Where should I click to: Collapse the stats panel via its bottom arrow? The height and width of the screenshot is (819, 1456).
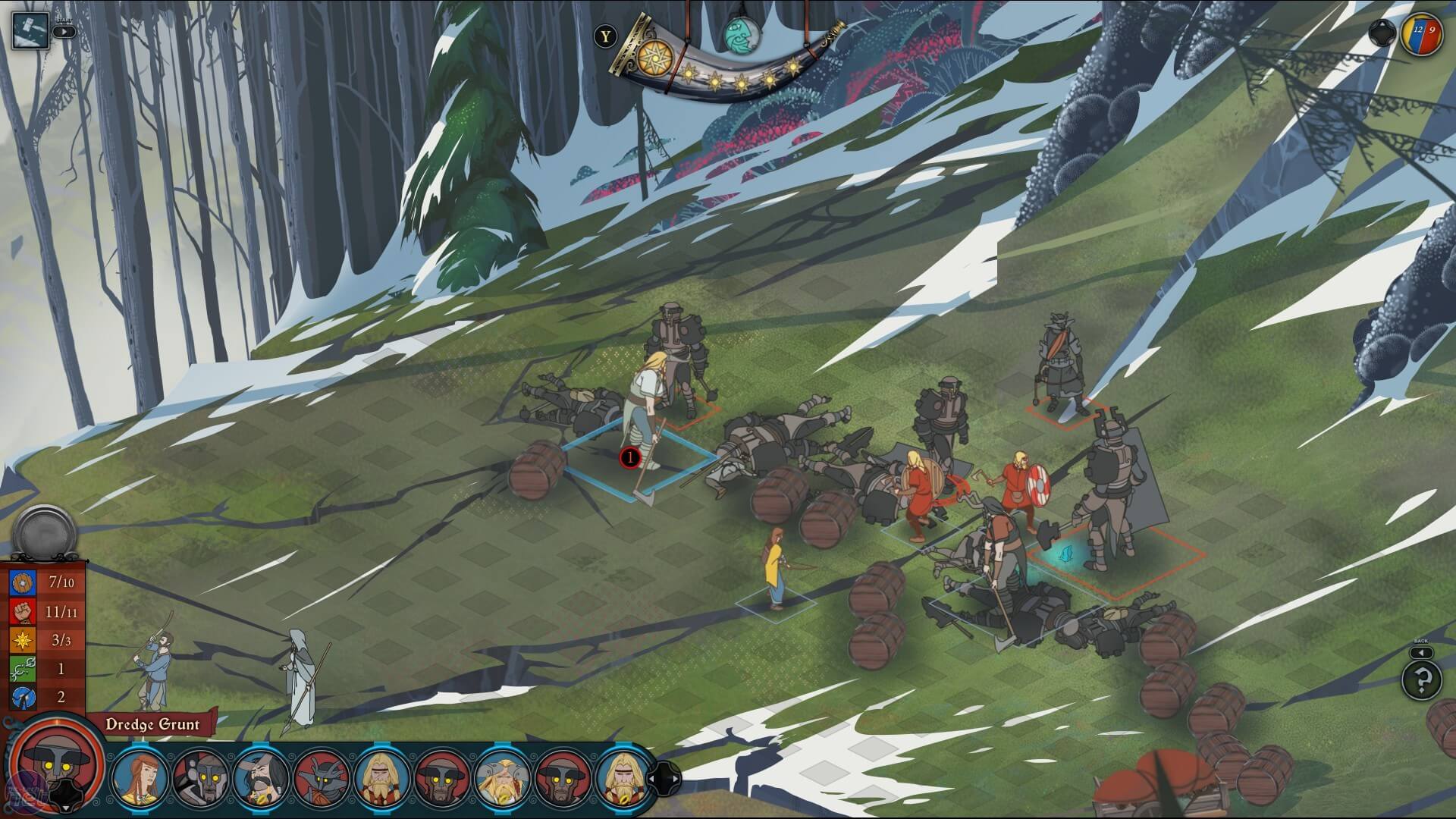(x=67, y=808)
